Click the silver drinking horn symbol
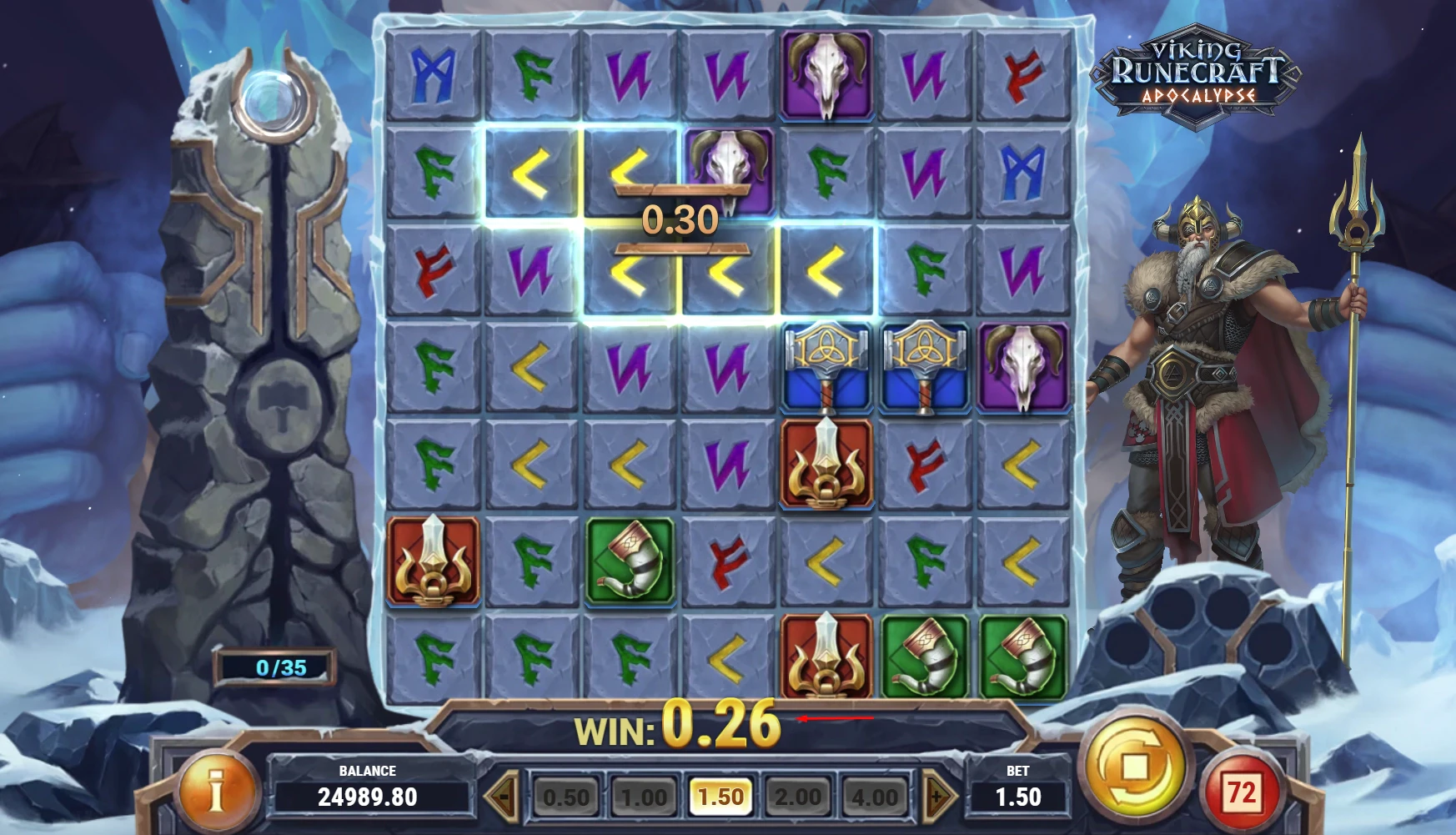Viewport: 1456px width, 835px height. [x=927, y=656]
